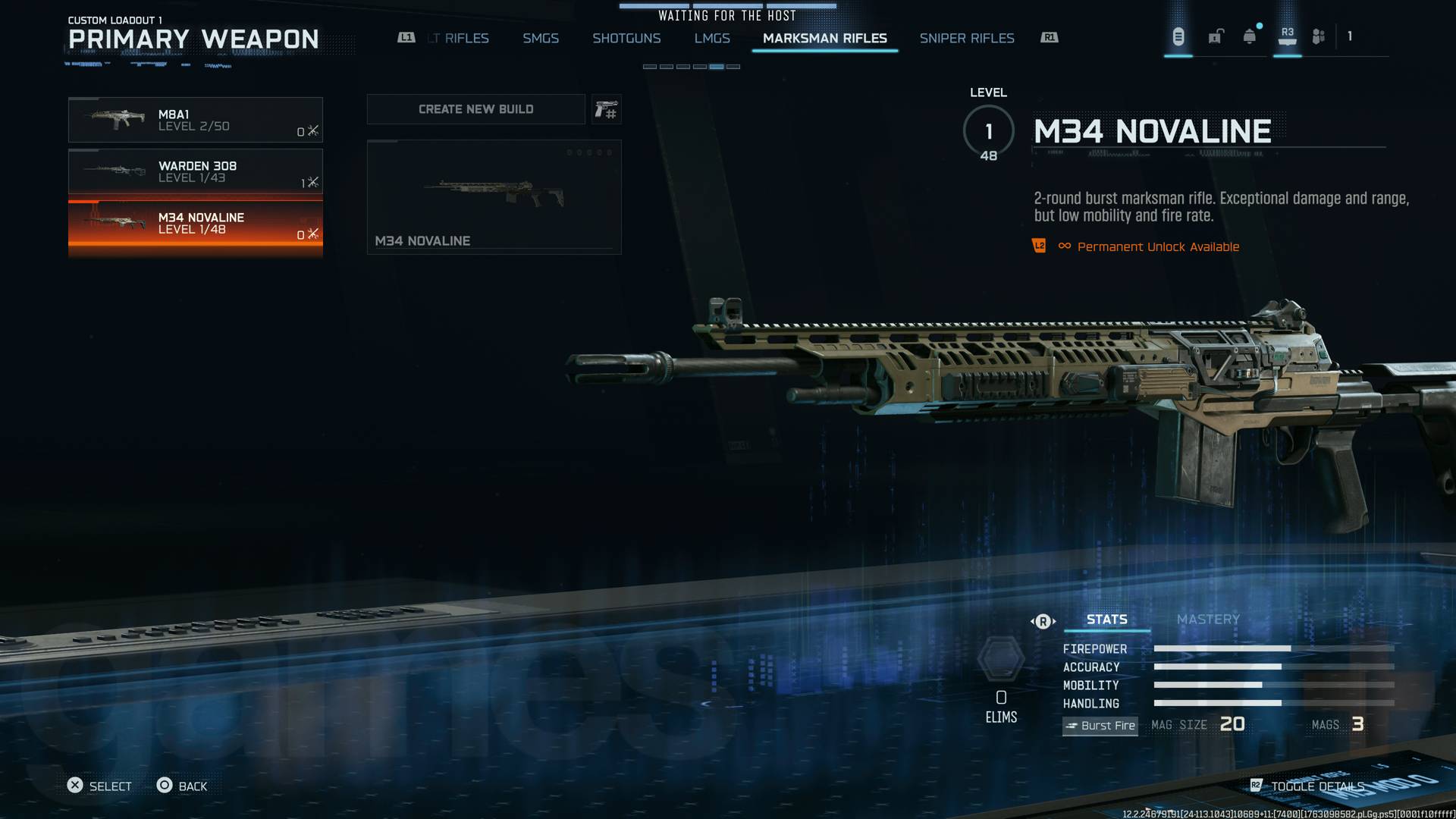Image resolution: width=1456 pixels, height=819 pixels.
Task: Click the R3 controller button indicator icon
Action: pyautogui.click(x=1286, y=34)
